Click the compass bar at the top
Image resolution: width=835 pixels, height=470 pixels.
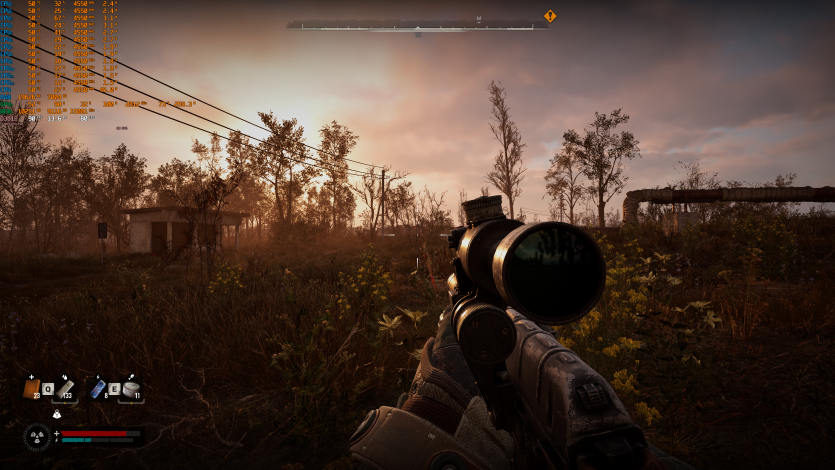tap(417, 25)
